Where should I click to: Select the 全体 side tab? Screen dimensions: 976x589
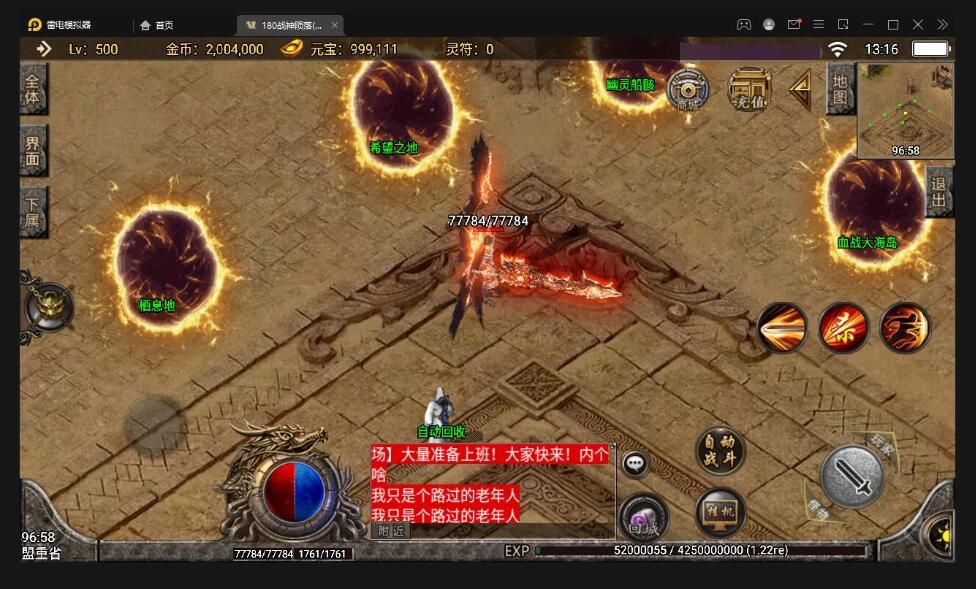pos(33,89)
